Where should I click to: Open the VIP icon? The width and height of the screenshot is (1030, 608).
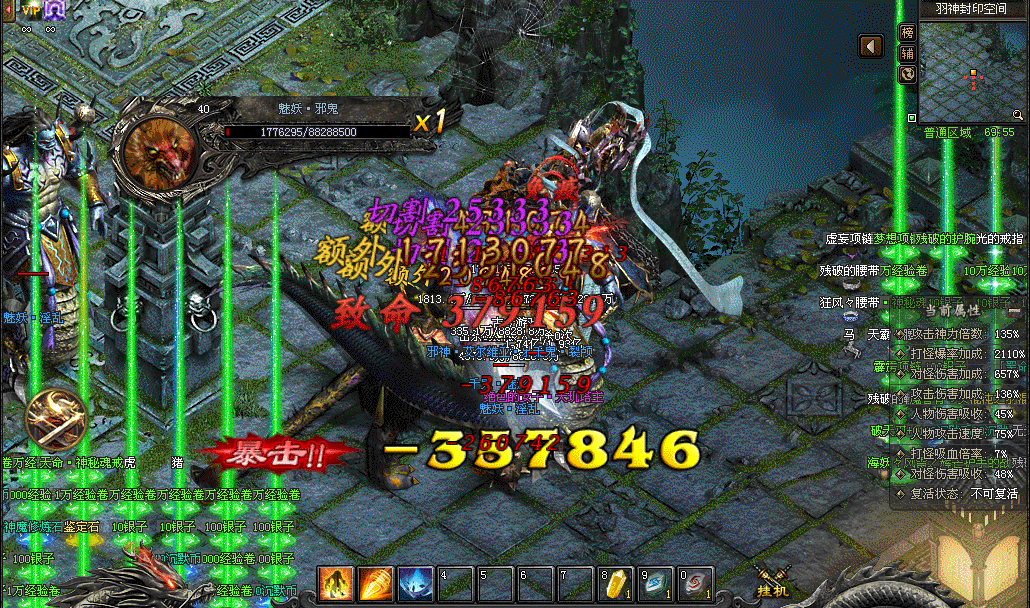[27, 10]
